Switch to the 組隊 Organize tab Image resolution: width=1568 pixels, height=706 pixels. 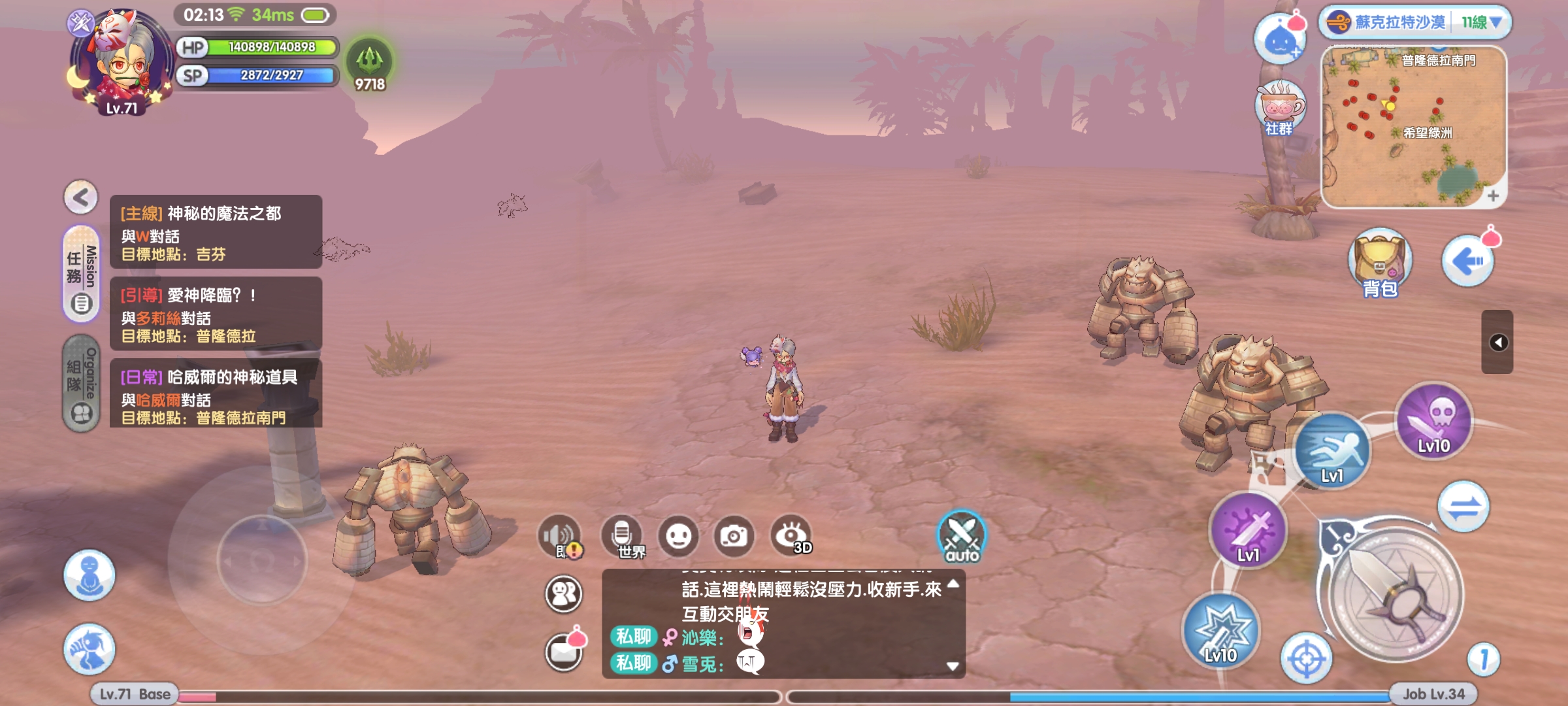click(x=82, y=384)
